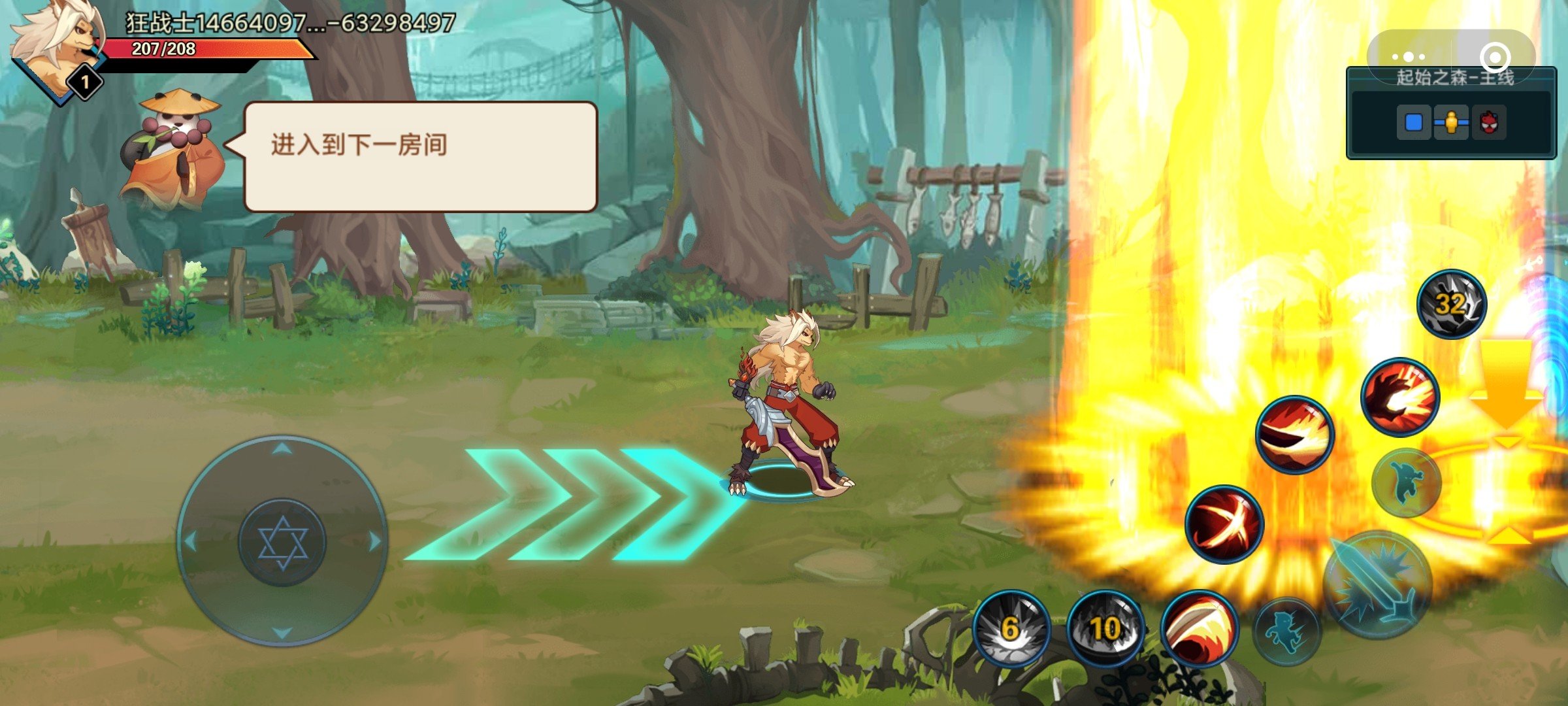
Task: Tap the panda guide's dialogue bubble
Action: tap(420, 157)
